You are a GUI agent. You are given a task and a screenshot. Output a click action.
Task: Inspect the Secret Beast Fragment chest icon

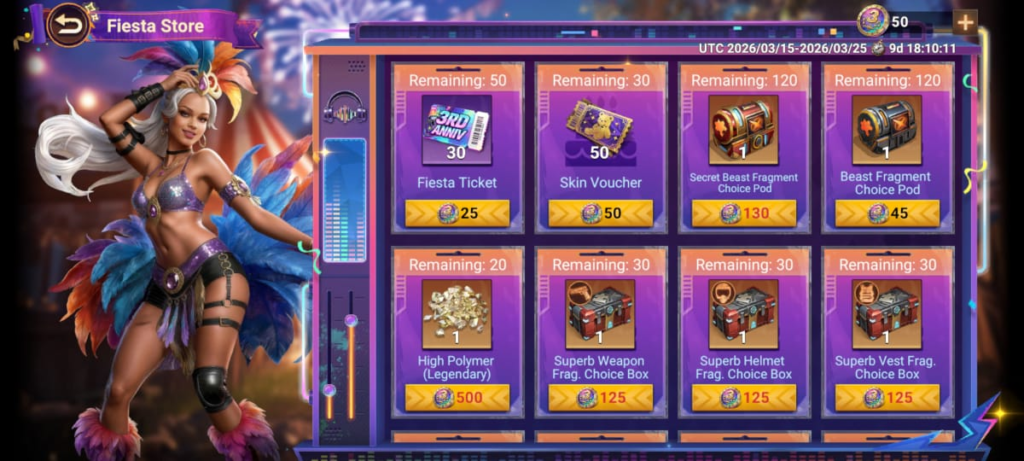(744, 129)
